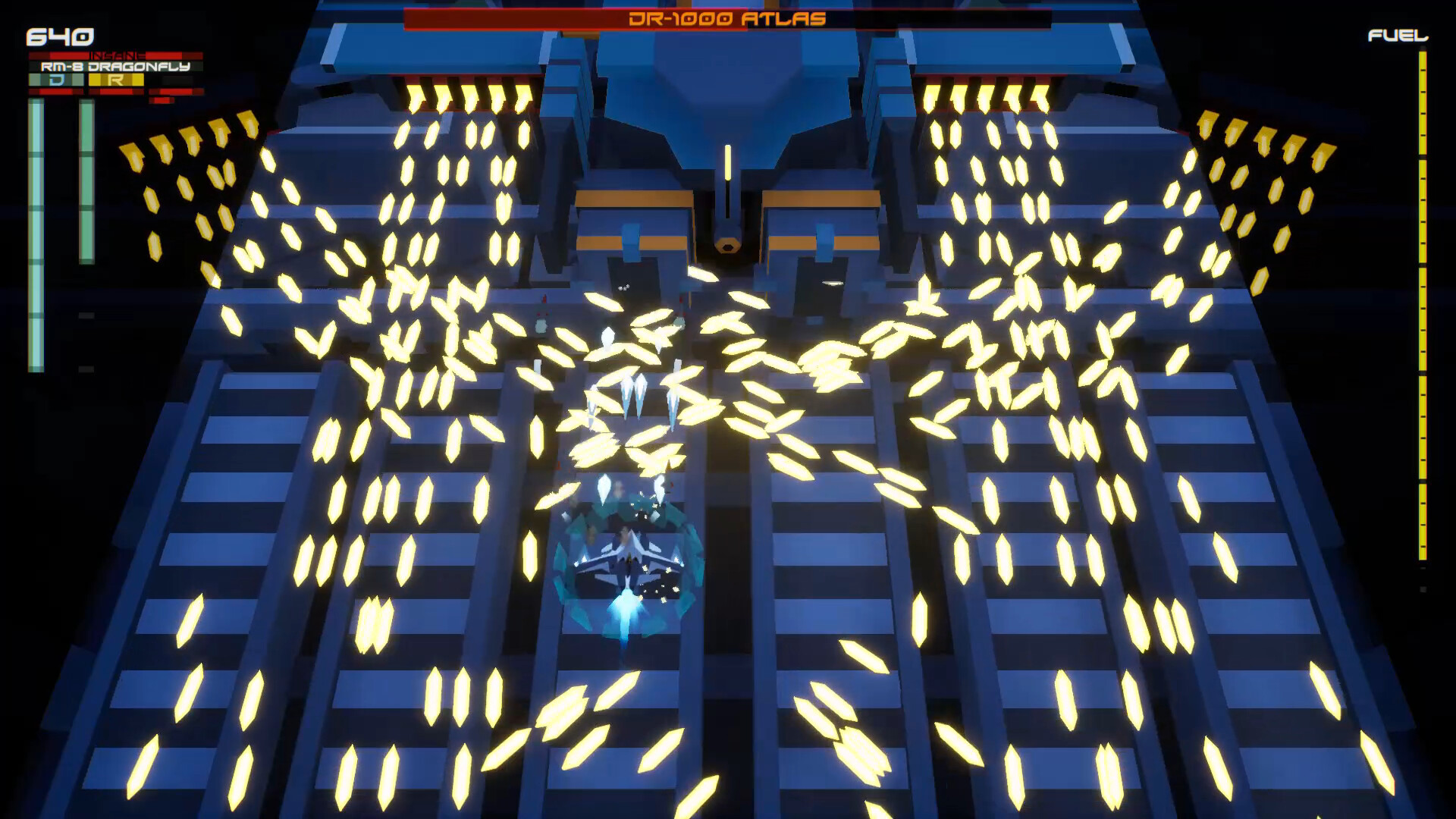Expand the red segmented bar below the weapon icons
This screenshot has width=1456, height=819.
coord(115,92)
